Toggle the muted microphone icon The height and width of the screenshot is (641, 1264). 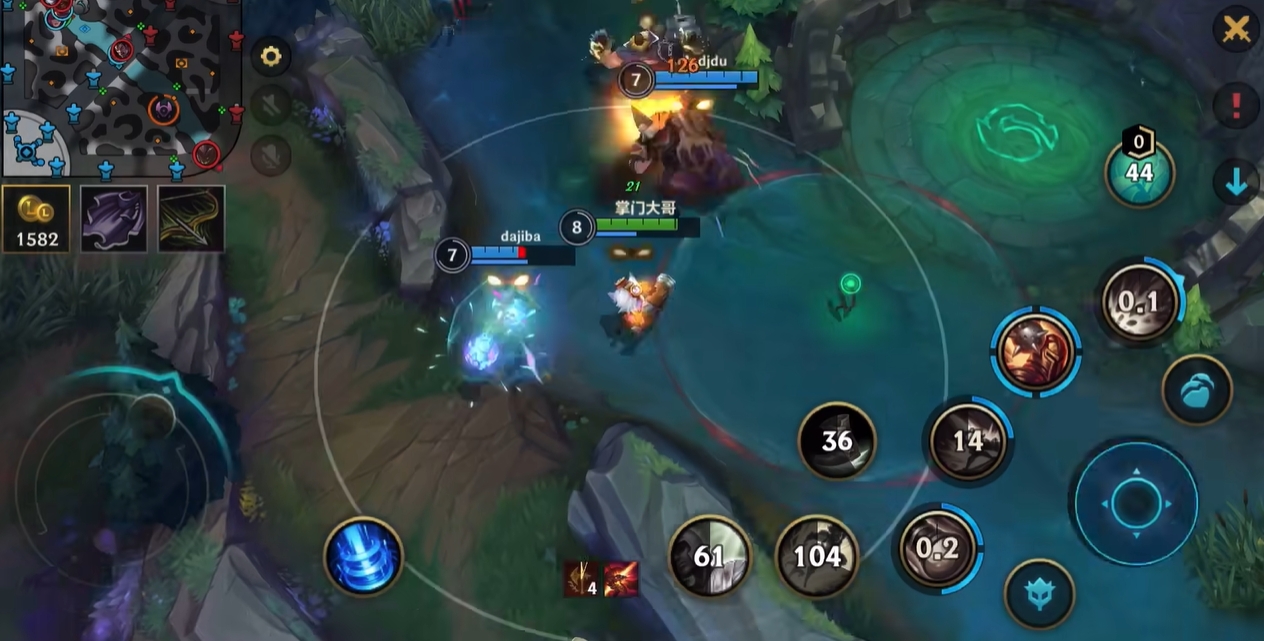tap(270, 155)
